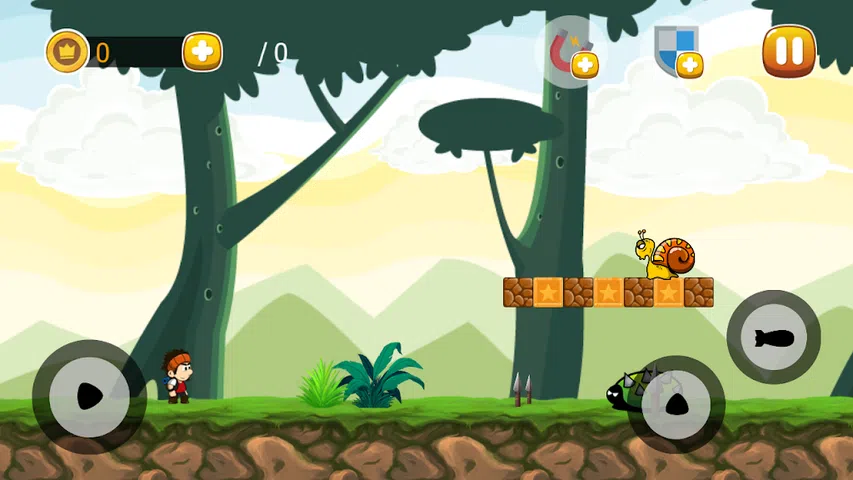
Task: Fire a bullet with the shoot button
Action: (773, 338)
